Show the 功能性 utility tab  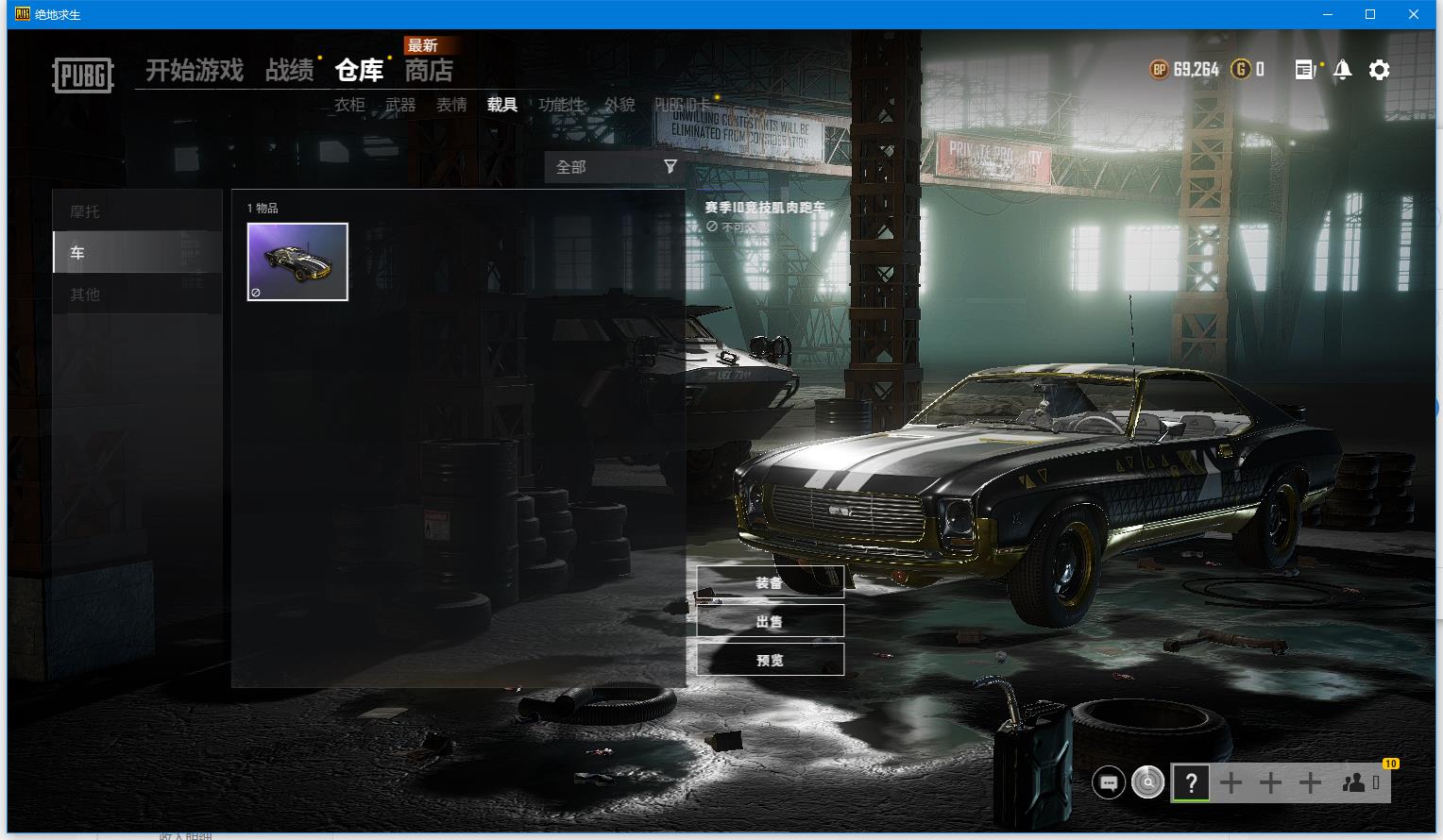tap(561, 105)
